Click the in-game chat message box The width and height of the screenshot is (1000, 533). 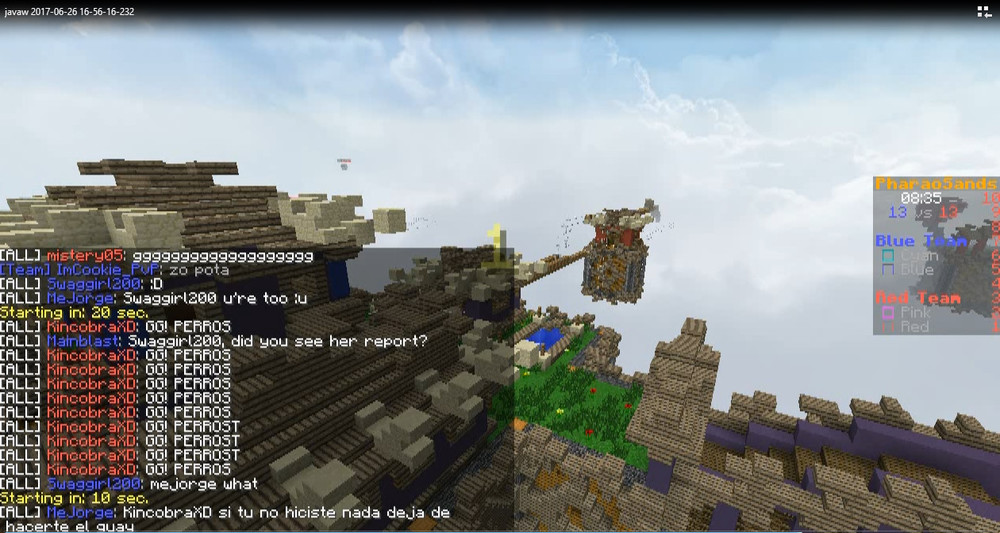256,388
